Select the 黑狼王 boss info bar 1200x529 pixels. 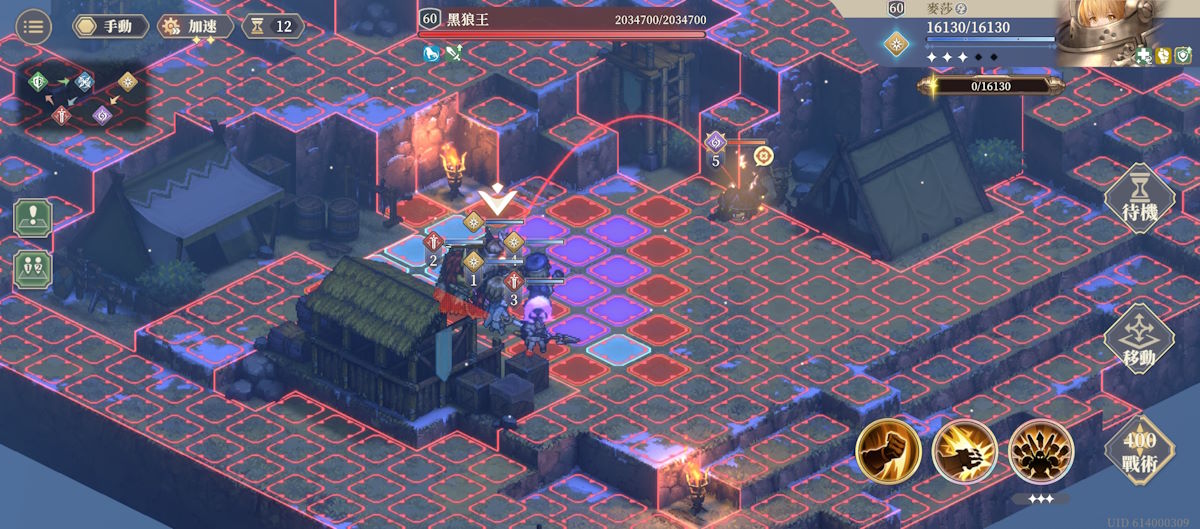coord(563,20)
